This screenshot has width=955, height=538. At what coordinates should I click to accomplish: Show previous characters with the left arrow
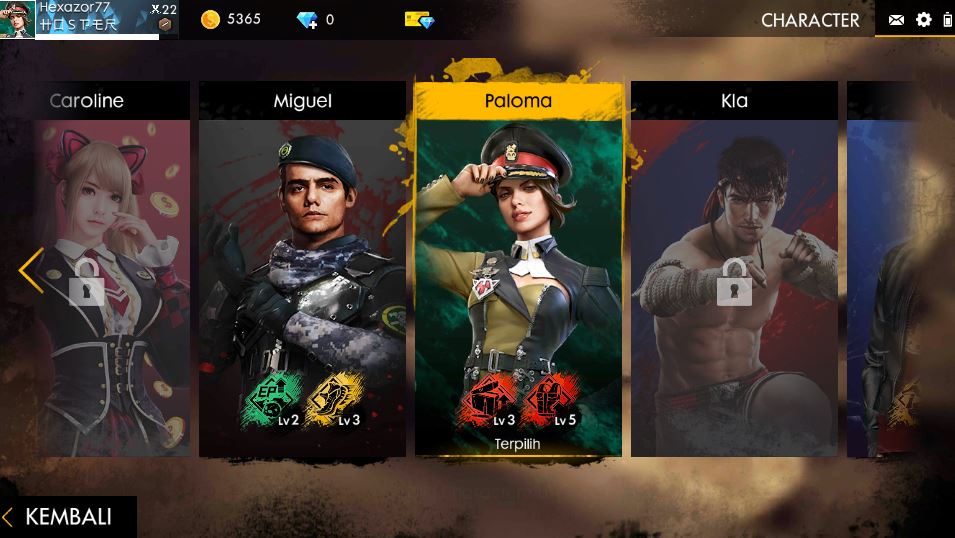click(31, 270)
